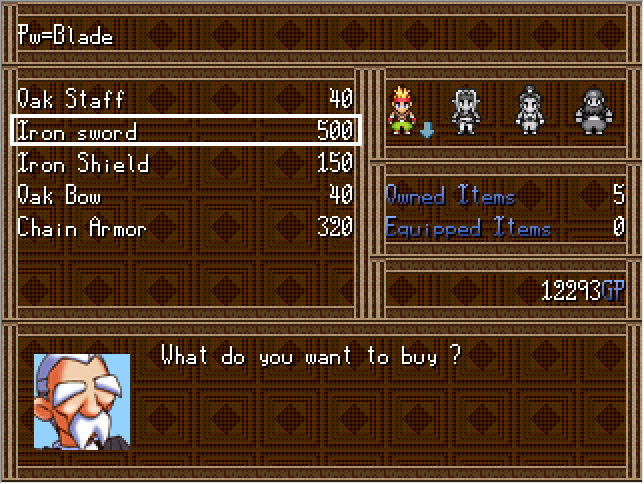The width and height of the screenshot is (644, 484).
Task: Choose the Iron Shield entry
Action: (x=185, y=164)
